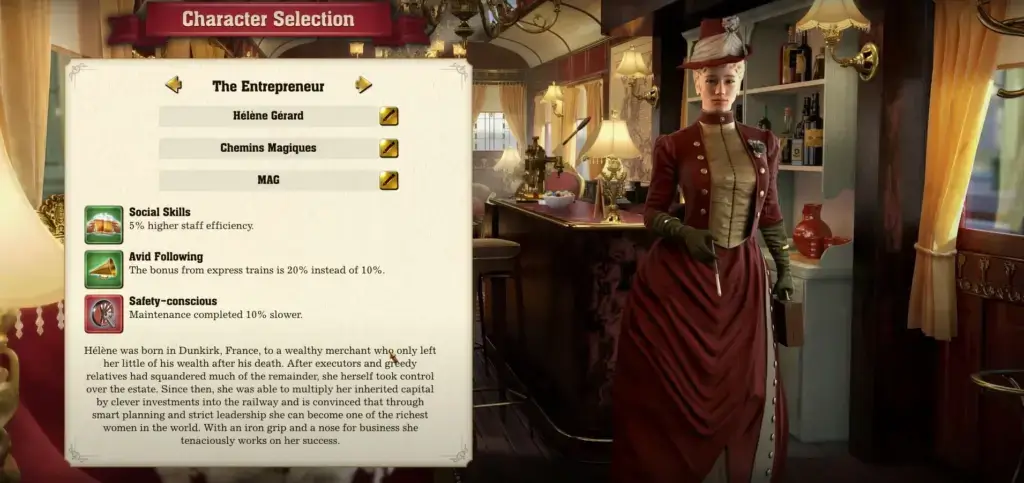Click the Avid Following trait icon
The width and height of the screenshot is (1024, 483).
[x=104, y=269]
